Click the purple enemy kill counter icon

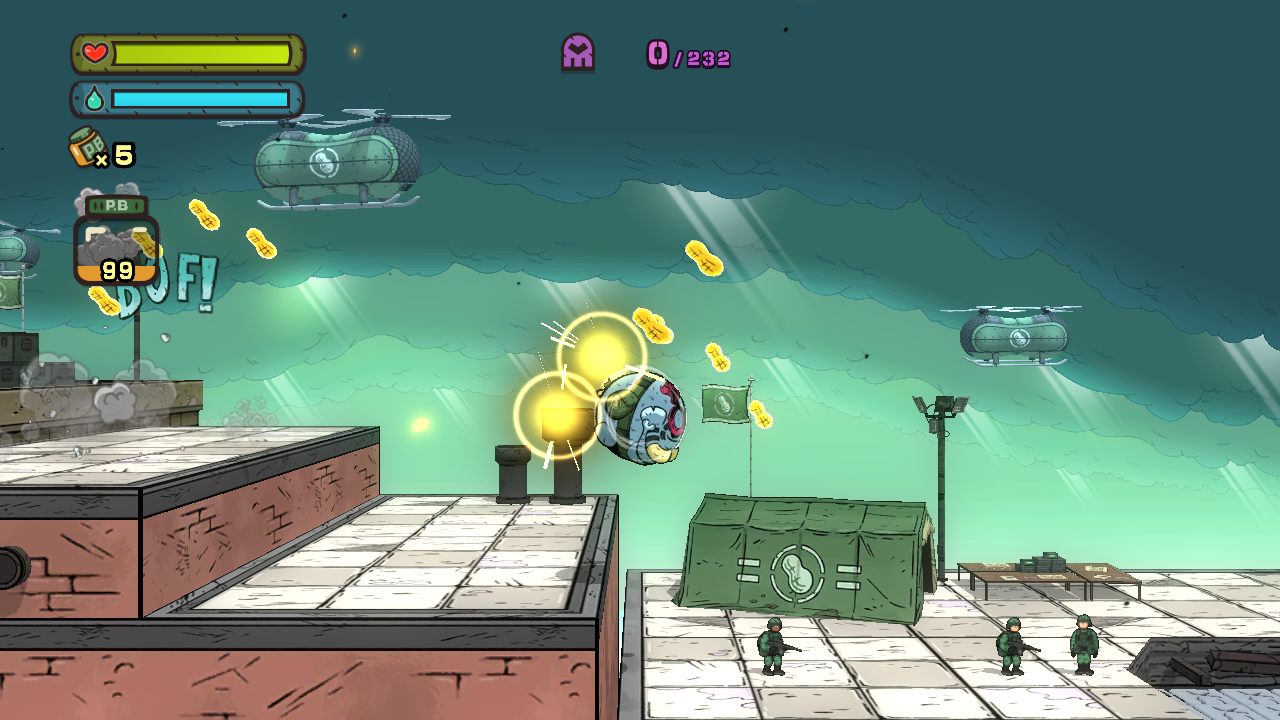pyautogui.click(x=578, y=52)
